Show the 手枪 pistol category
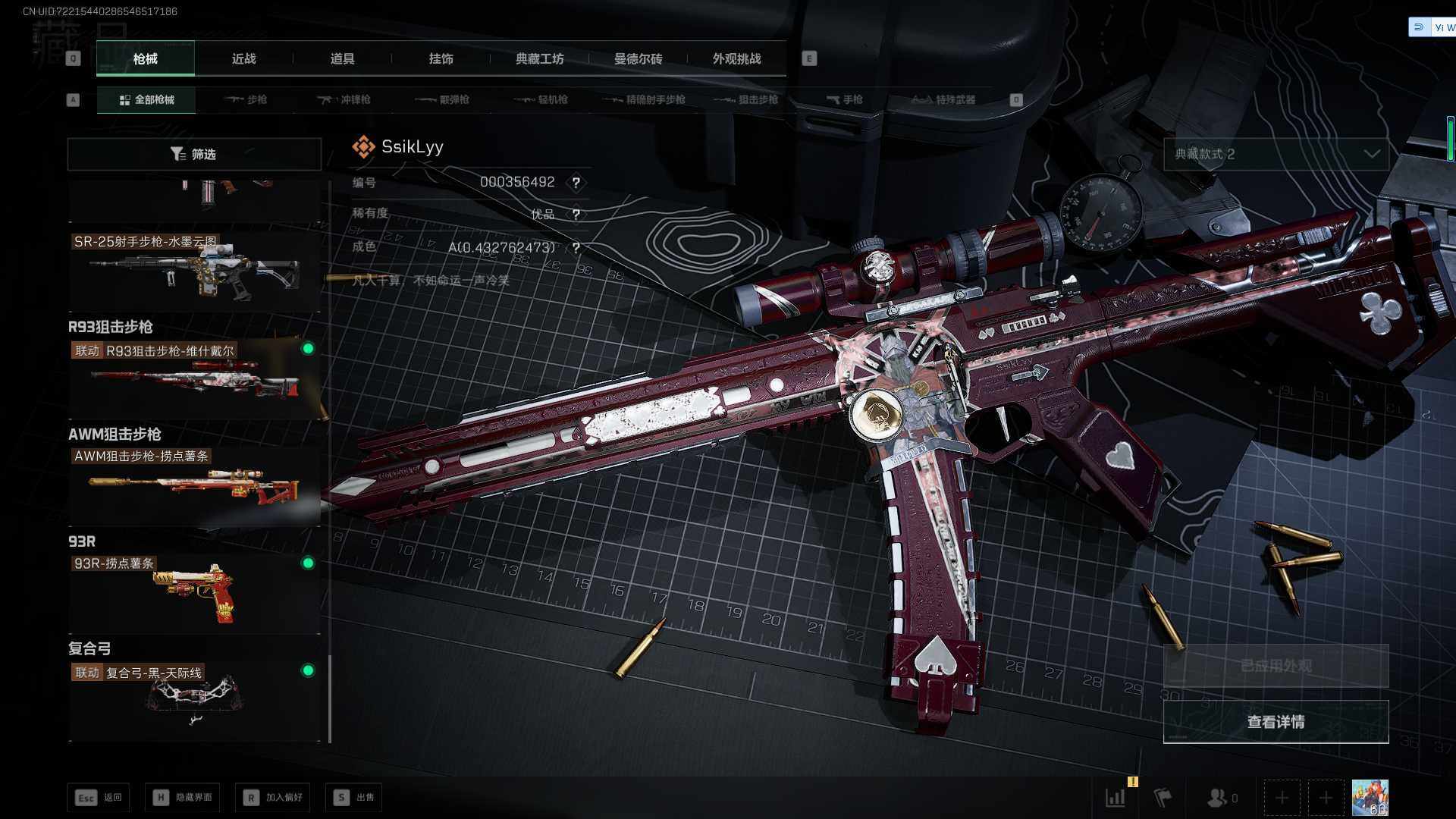 coord(844,99)
